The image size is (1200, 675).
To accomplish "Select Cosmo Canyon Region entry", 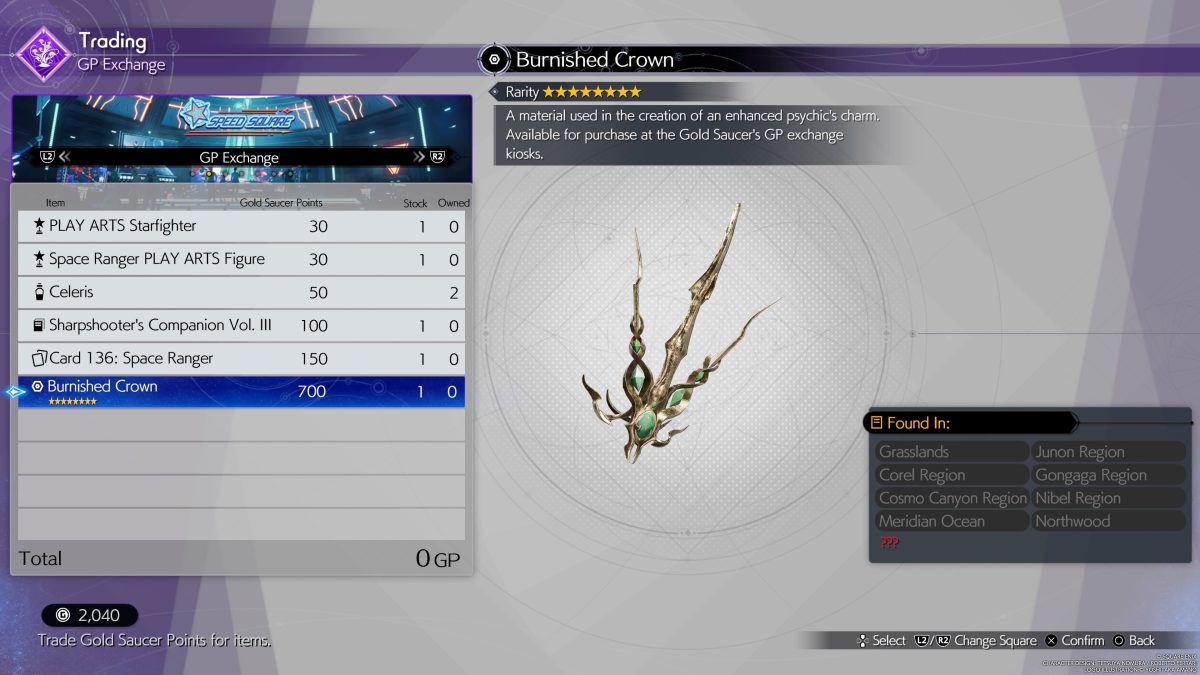I will 950,498.
